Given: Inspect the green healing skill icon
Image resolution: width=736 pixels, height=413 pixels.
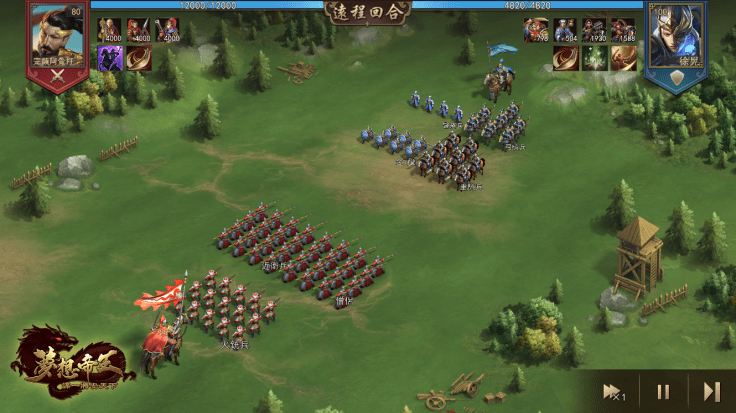Looking at the screenshot, I should point(595,58).
